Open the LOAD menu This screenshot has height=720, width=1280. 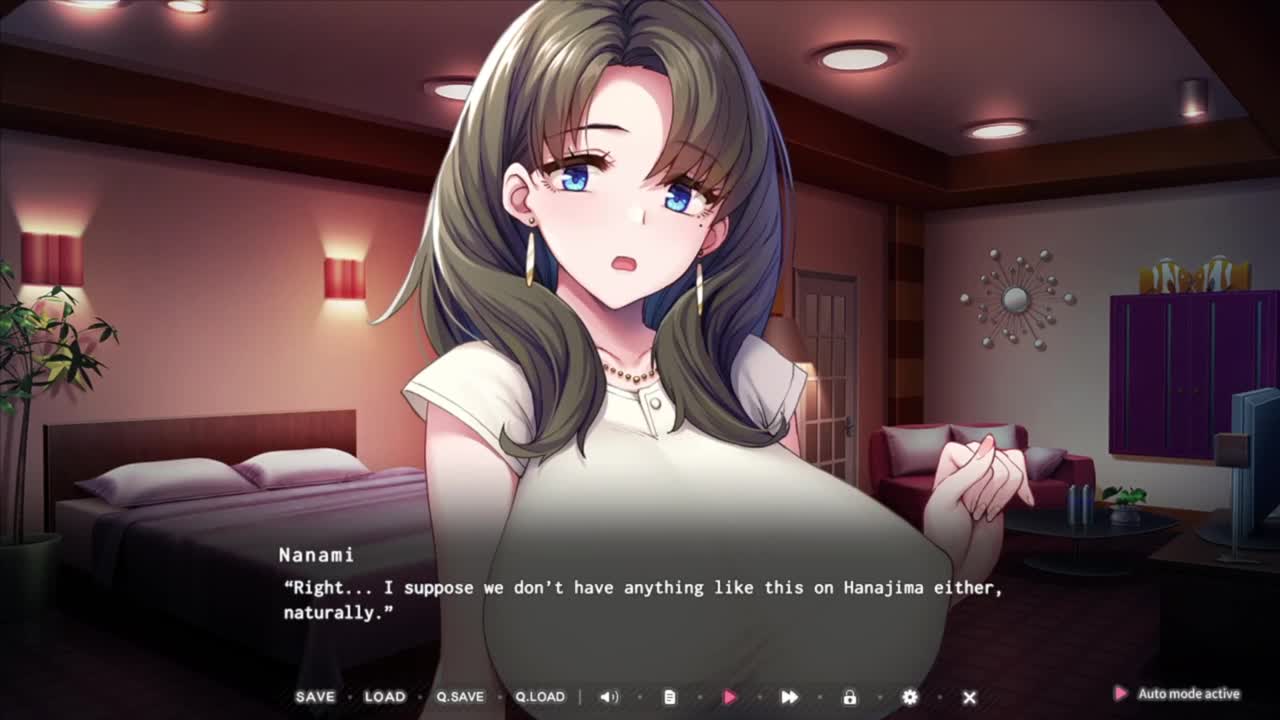(x=385, y=697)
